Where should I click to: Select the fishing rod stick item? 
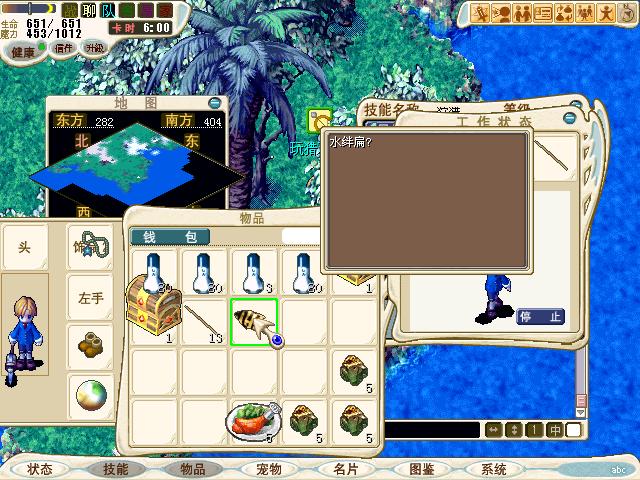203,322
